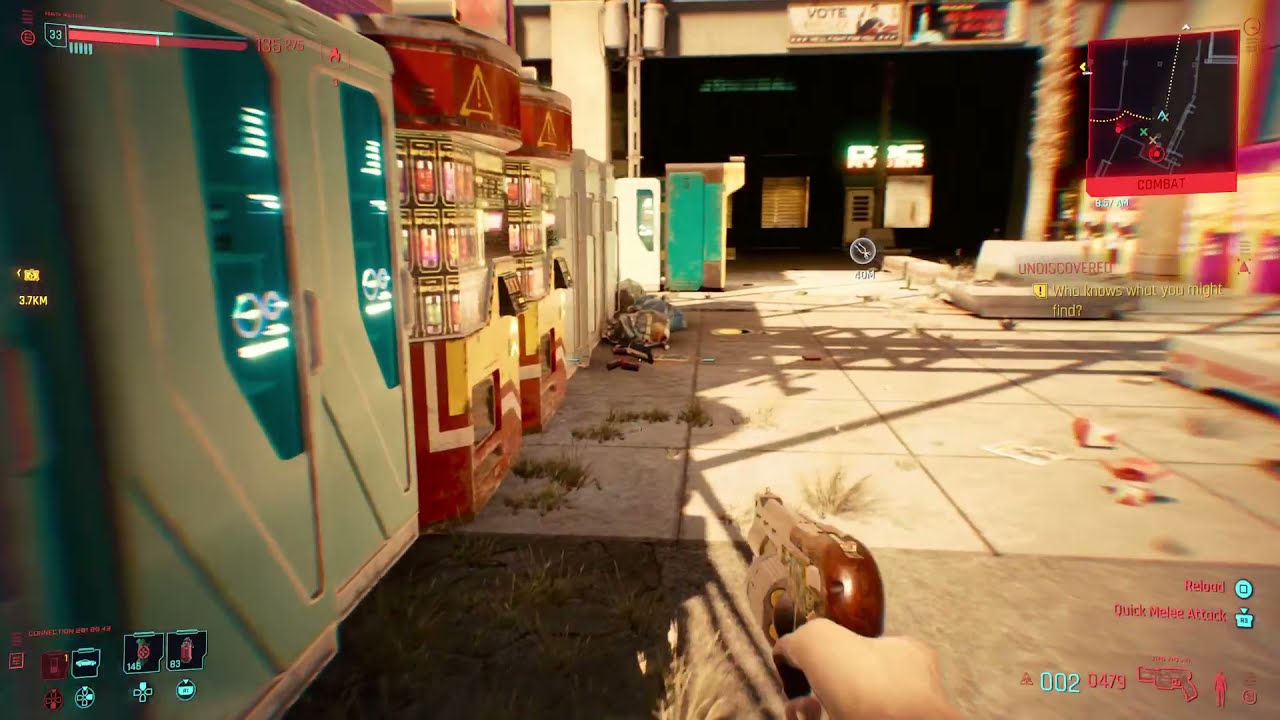Click the phone quickslot icon
The width and height of the screenshot is (1280, 720).
point(54,662)
